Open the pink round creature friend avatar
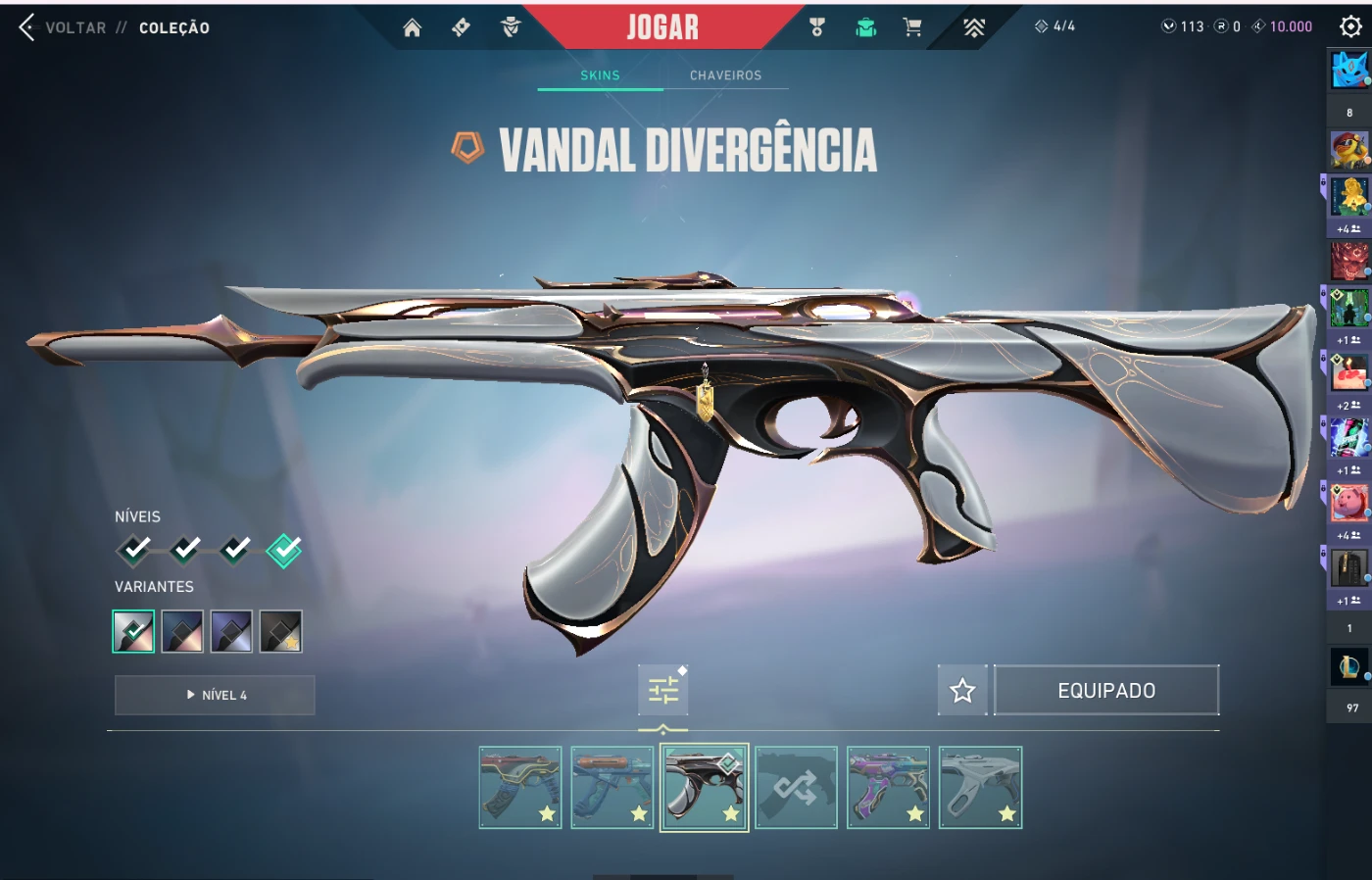 (x=1348, y=504)
